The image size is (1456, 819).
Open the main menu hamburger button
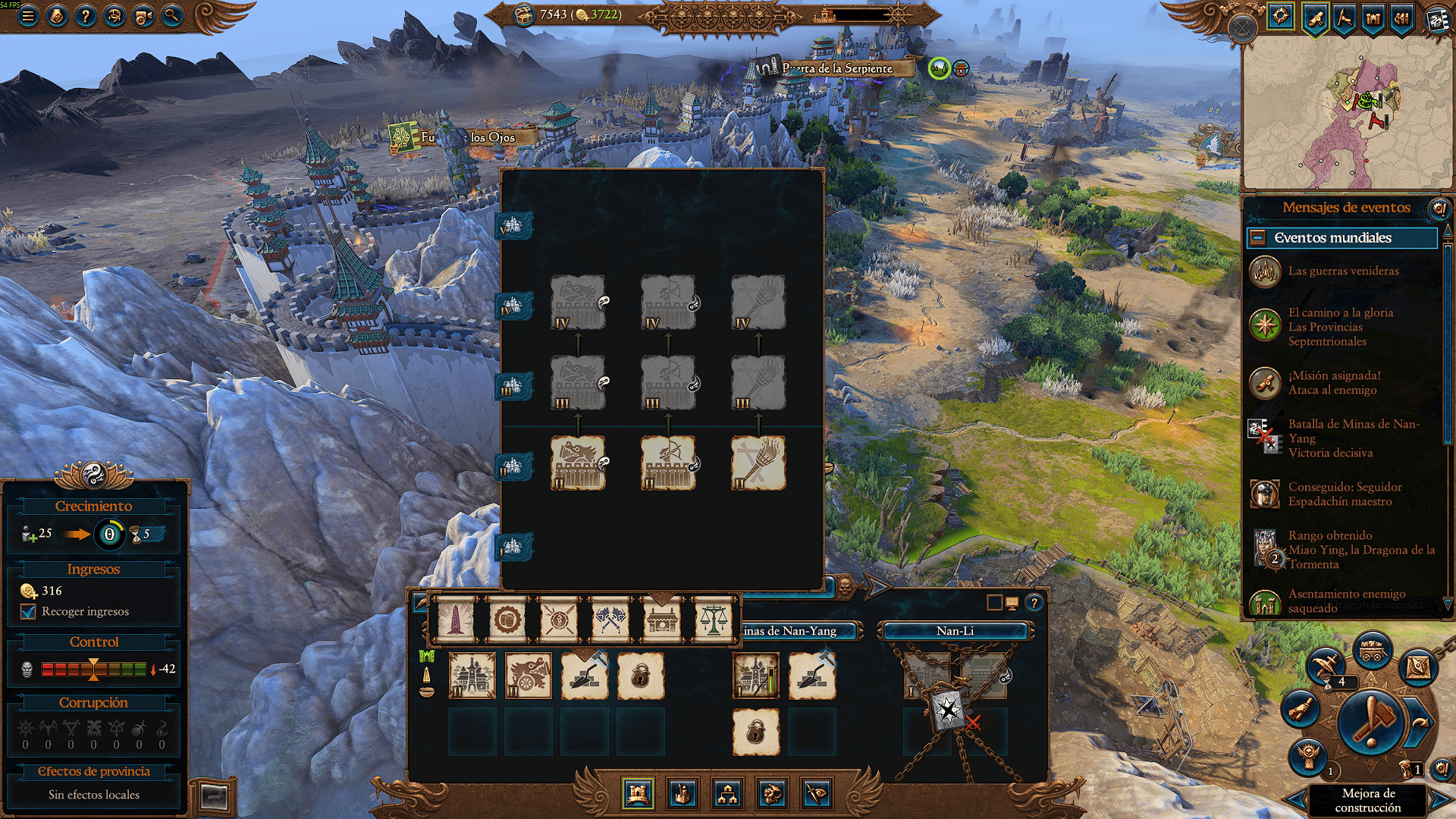(28, 15)
